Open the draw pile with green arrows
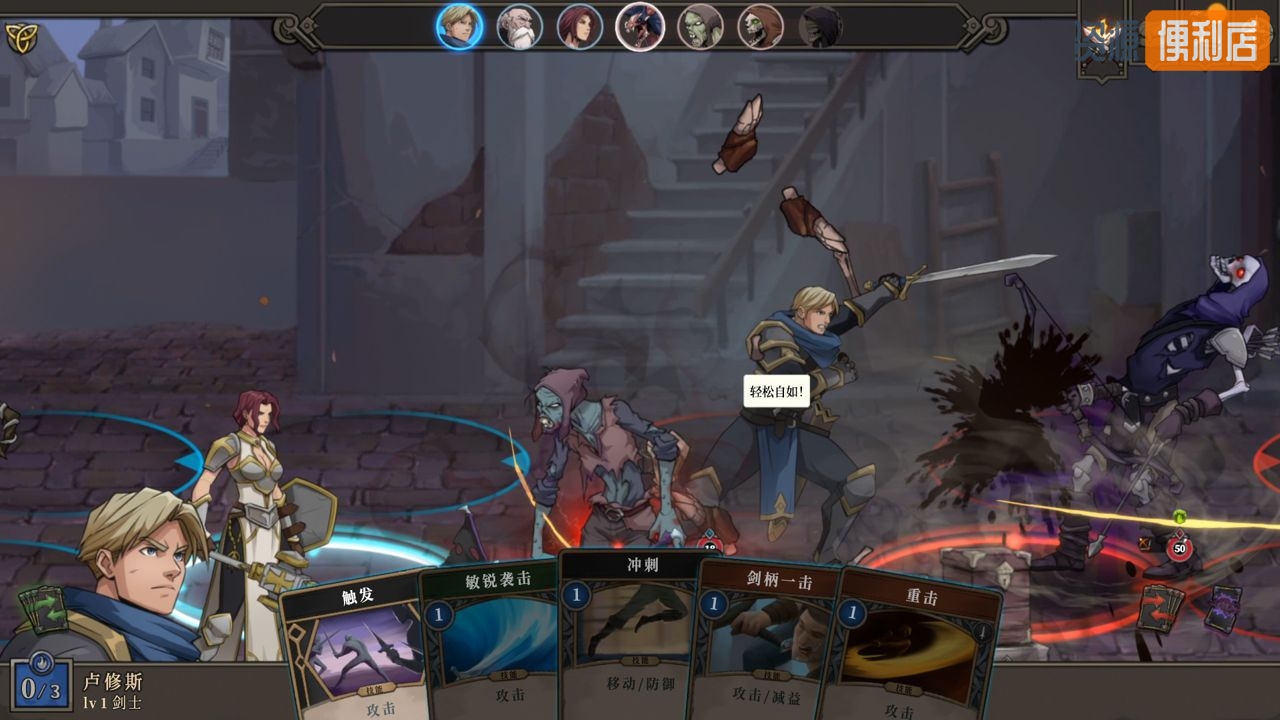Viewport: 1280px width, 720px height. (x=43, y=609)
